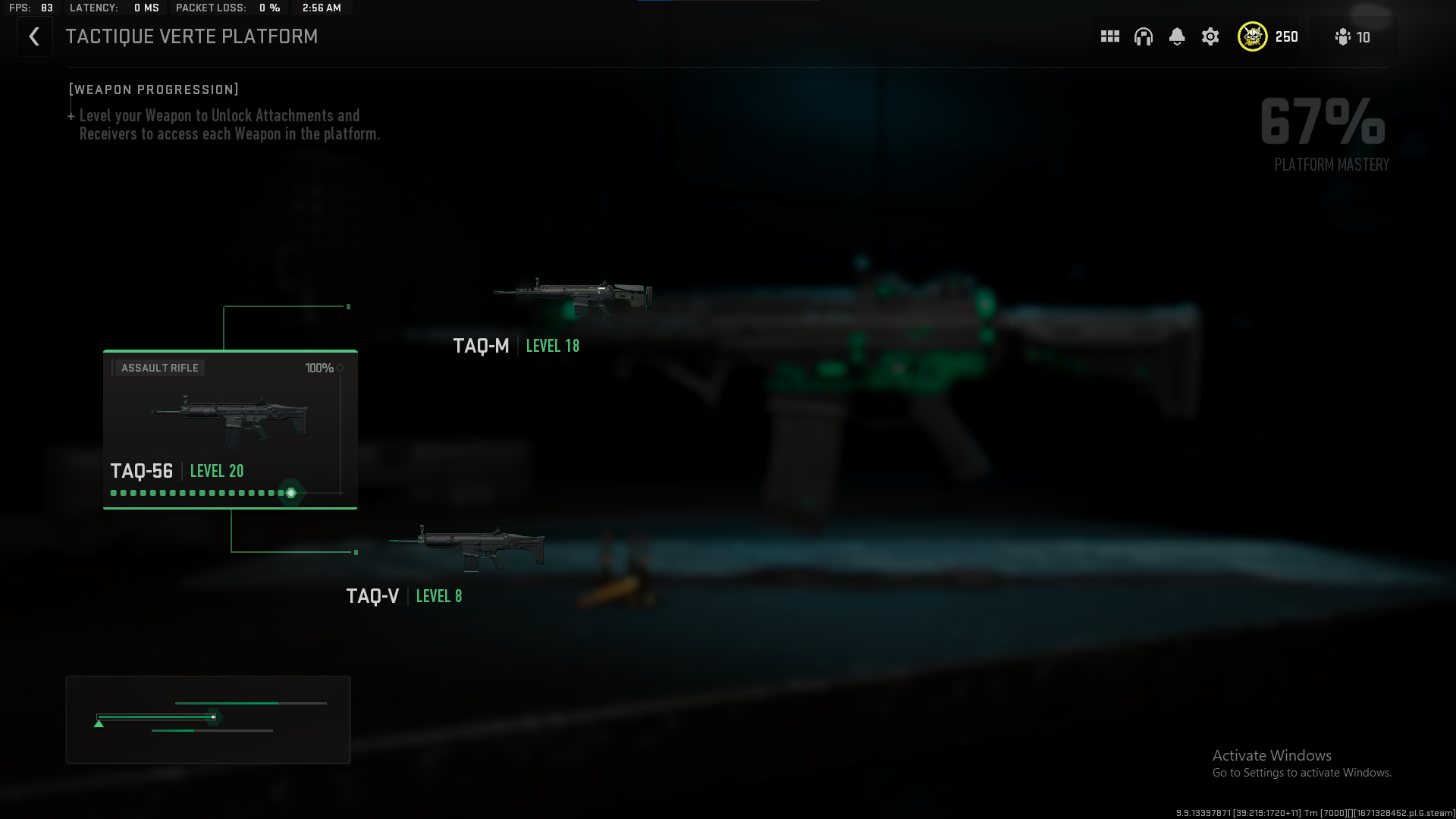Image resolution: width=1456 pixels, height=819 pixels.
Task: Click the TAQ-56 level progress bar marker
Action: [290, 492]
